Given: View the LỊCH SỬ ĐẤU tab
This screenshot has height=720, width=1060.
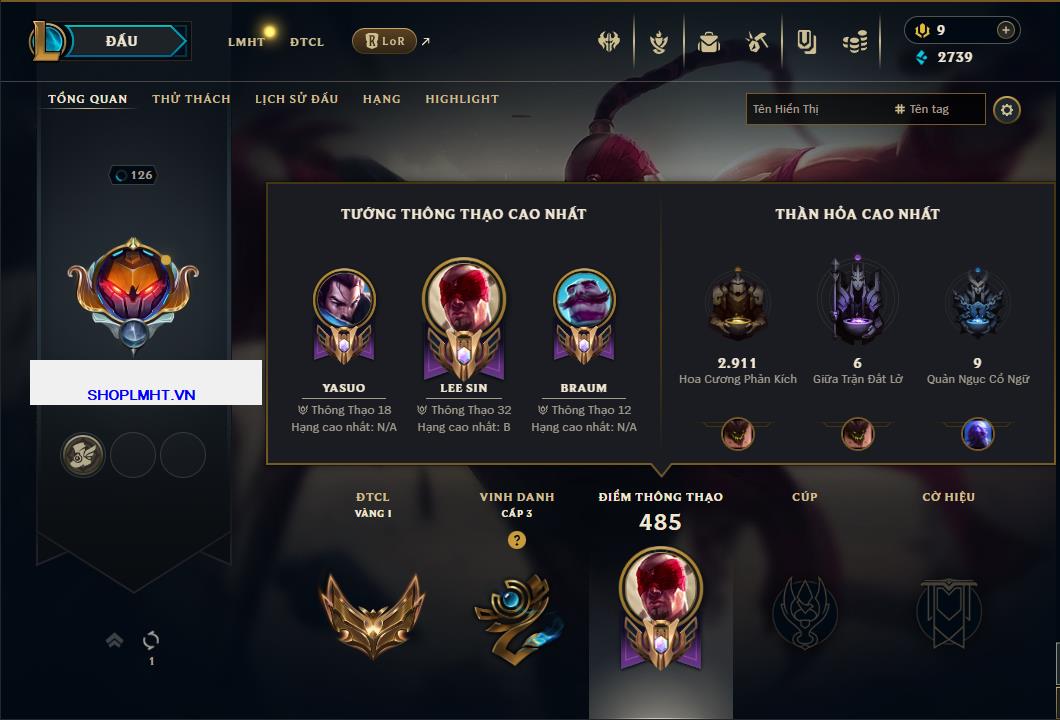Looking at the screenshot, I should (296, 99).
